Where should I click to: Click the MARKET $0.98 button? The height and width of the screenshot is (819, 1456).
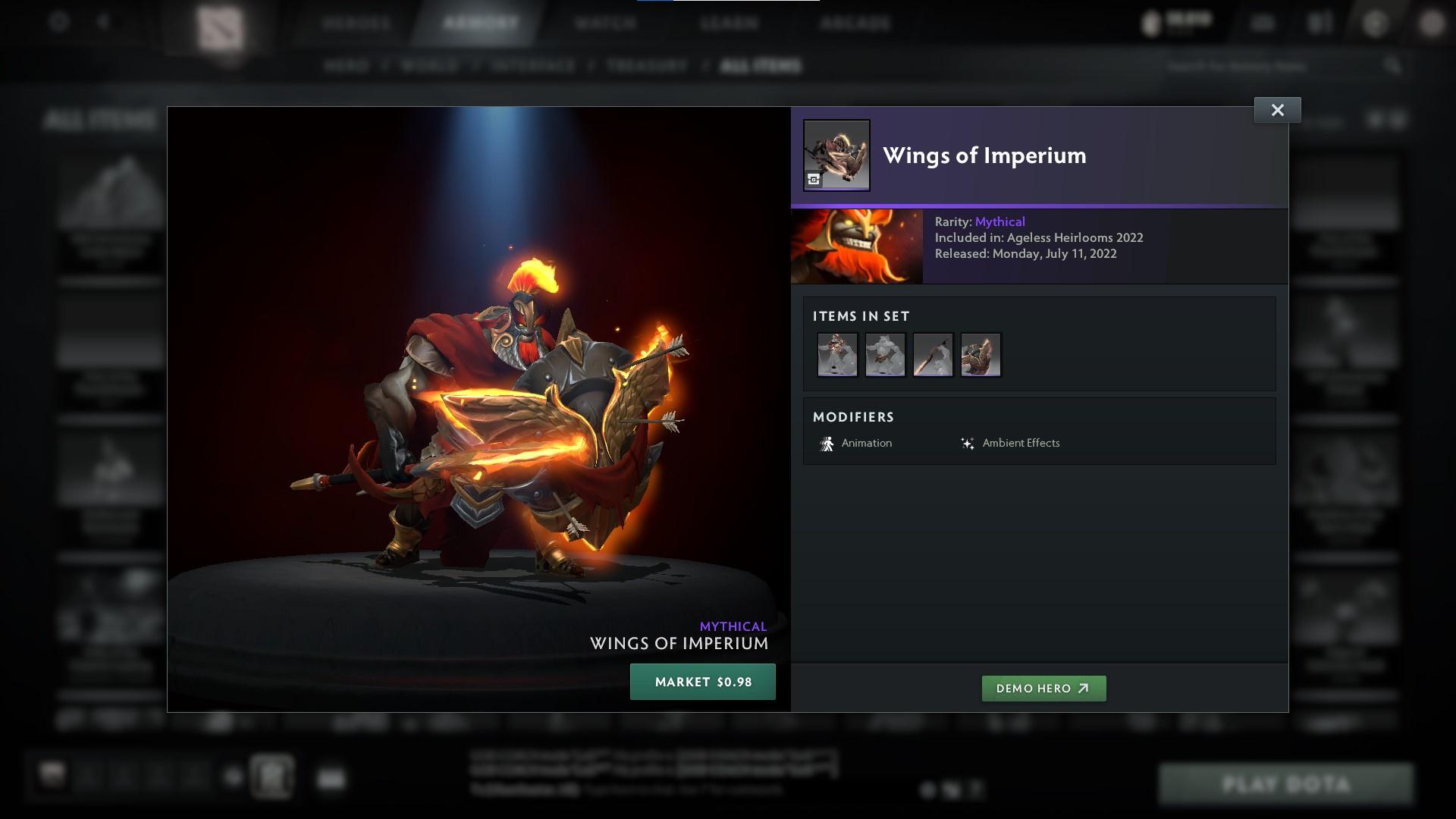coord(702,682)
